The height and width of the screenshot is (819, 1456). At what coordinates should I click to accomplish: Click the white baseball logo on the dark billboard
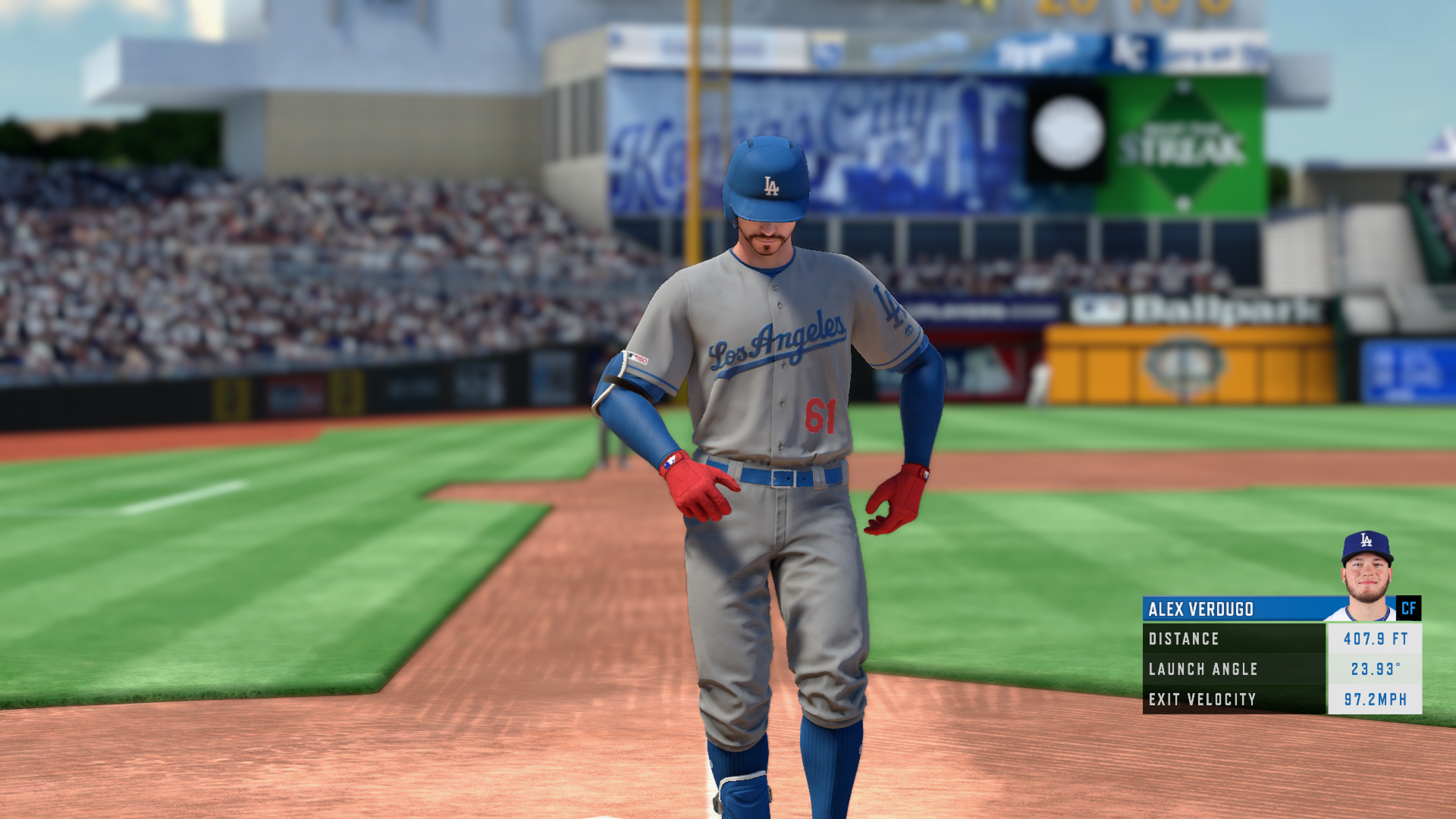click(x=1068, y=131)
